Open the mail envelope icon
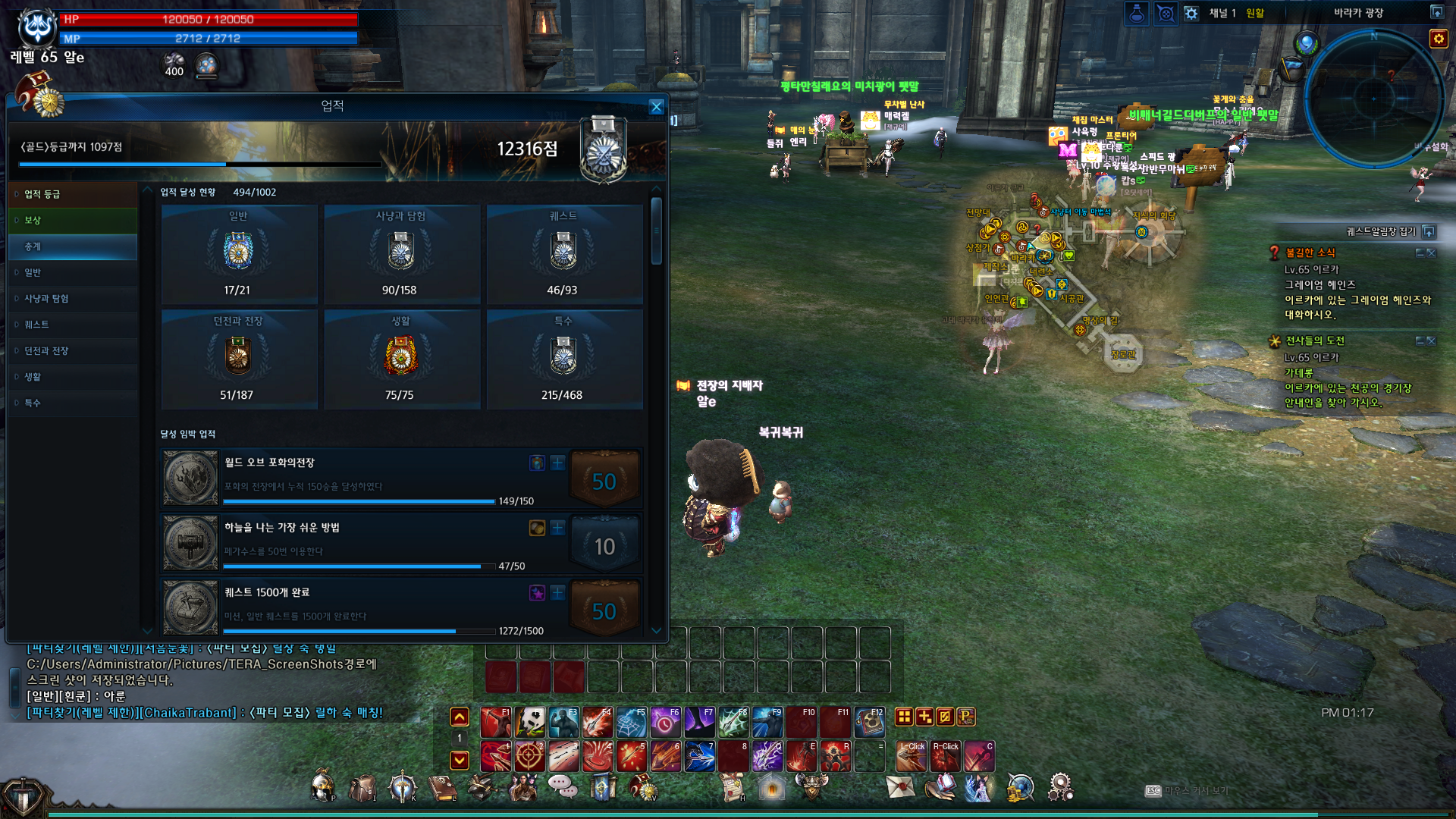This screenshot has height=819, width=1456. [x=900, y=787]
